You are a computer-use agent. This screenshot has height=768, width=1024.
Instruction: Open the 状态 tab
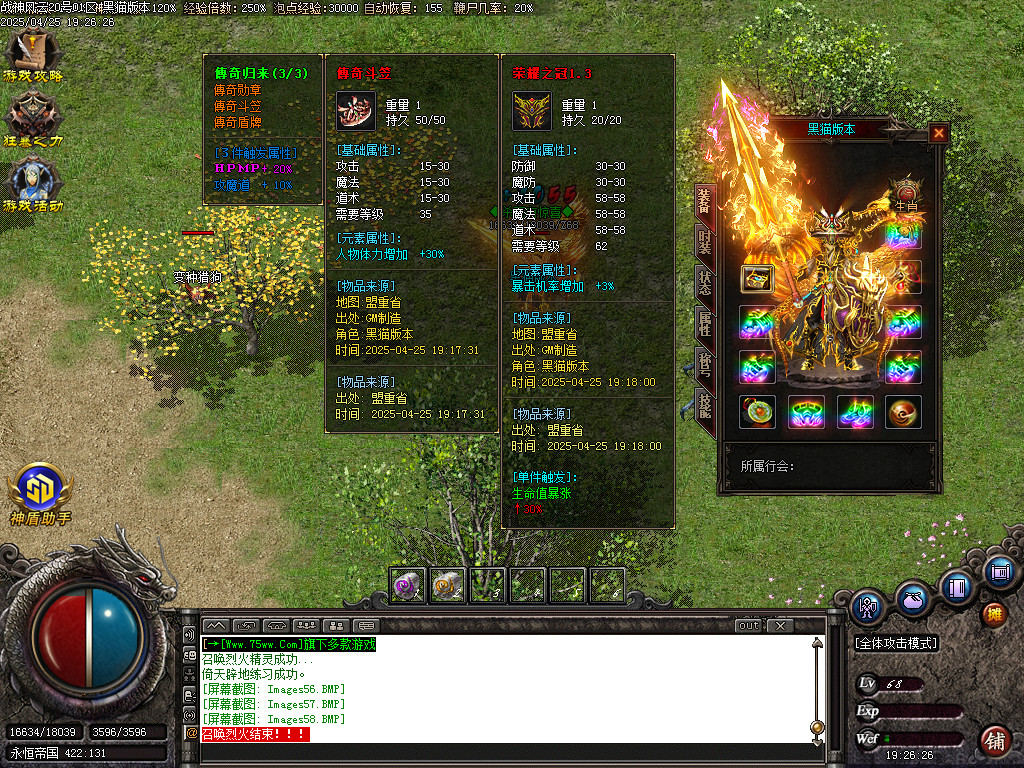coord(705,282)
